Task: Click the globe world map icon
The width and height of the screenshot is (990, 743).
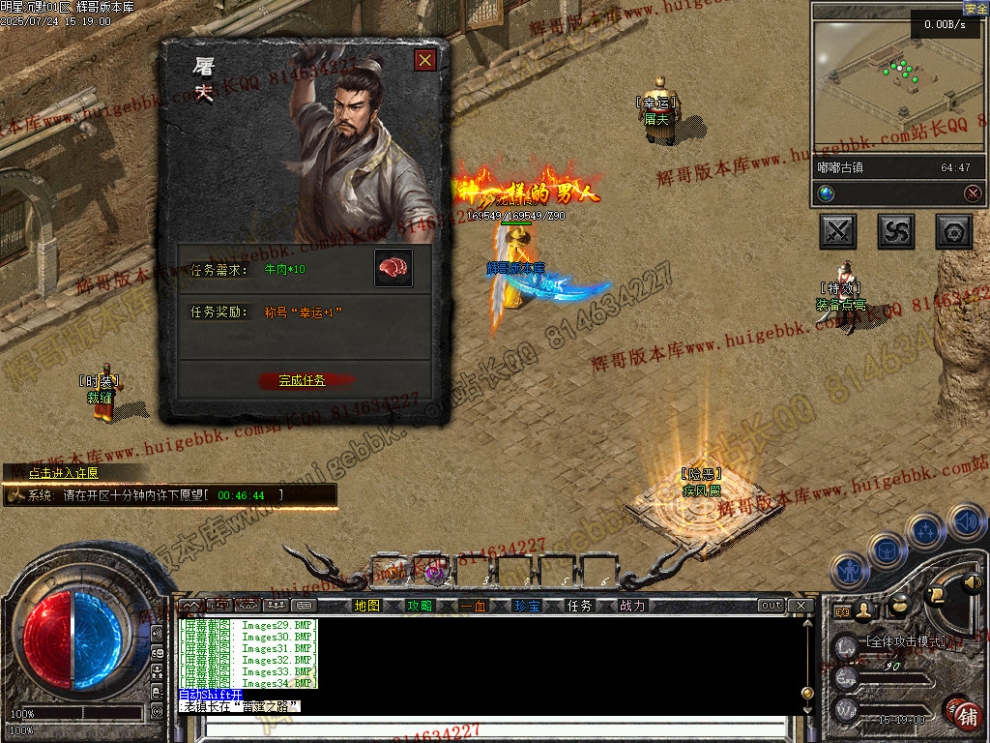Action: coord(826,193)
